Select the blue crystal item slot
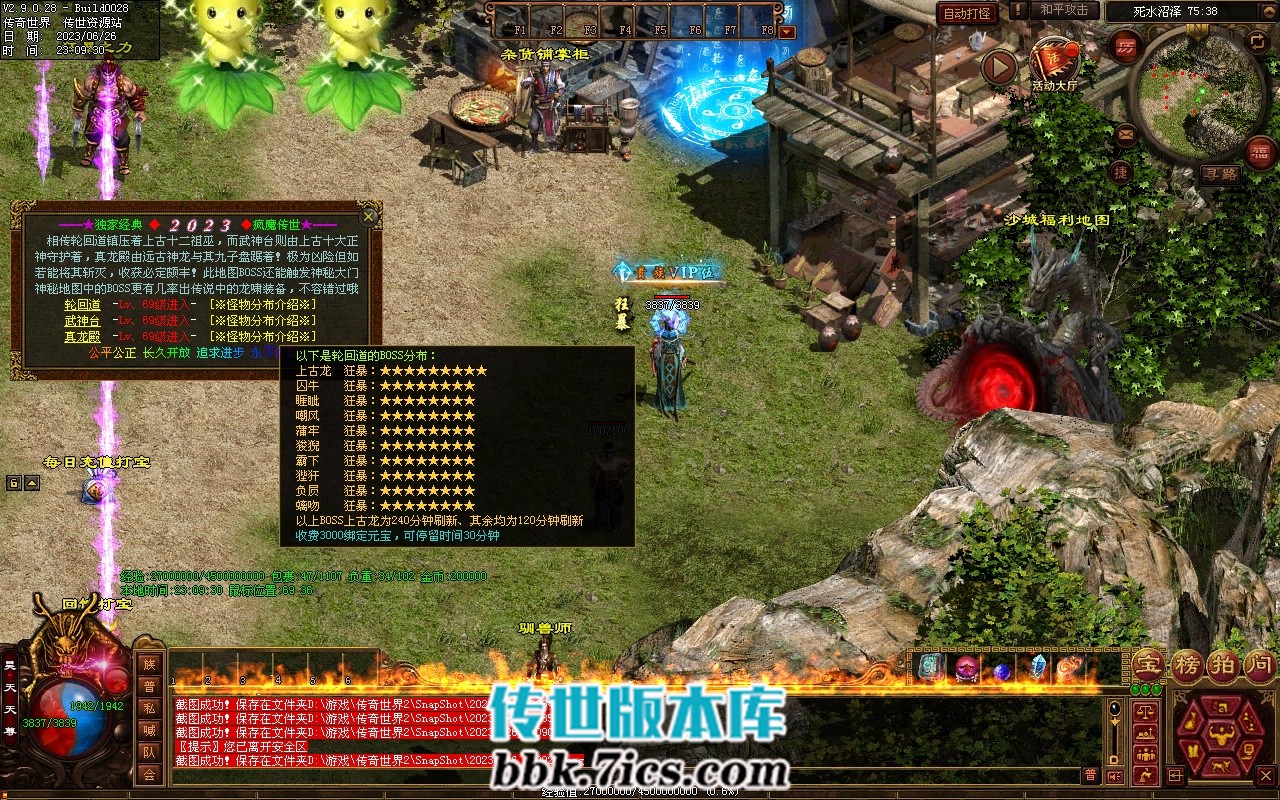Image resolution: width=1280 pixels, height=800 pixels. tap(1037, 667)
